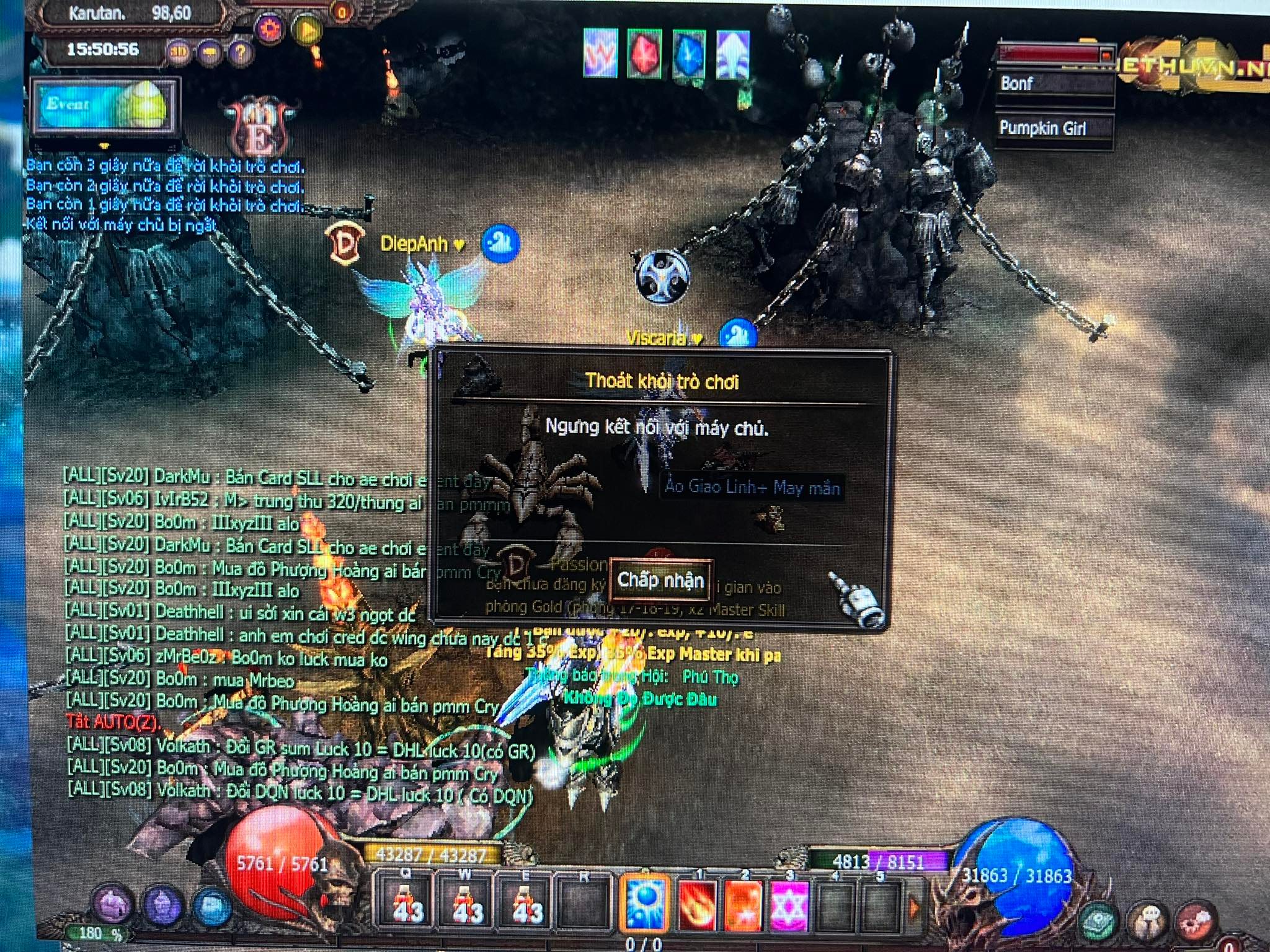The image size is (1270, 952).
Task: Toggle the 3D view button
Action: coord(179,53)
